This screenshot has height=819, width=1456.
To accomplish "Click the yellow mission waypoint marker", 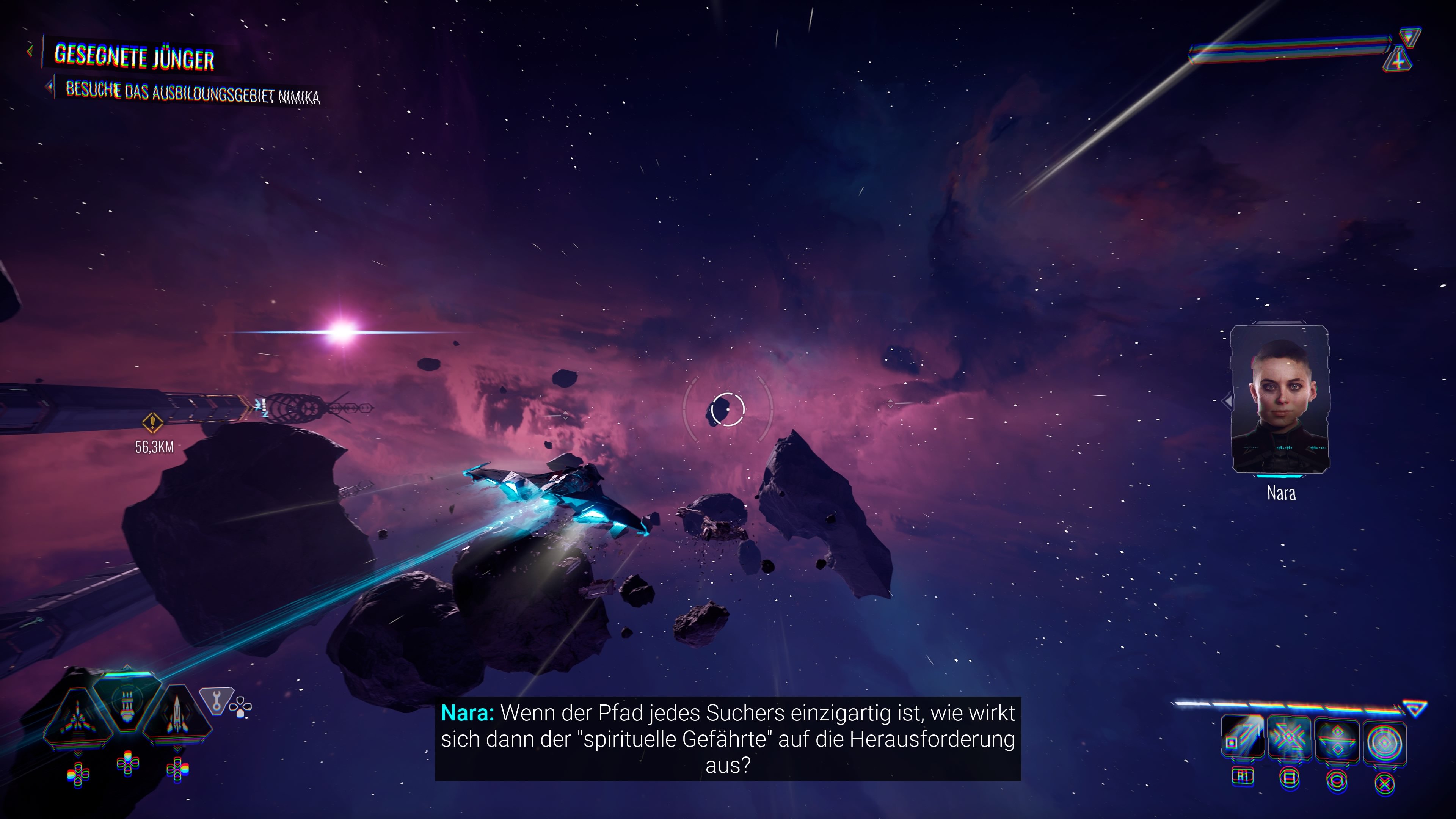I will [x=152, y=422].
